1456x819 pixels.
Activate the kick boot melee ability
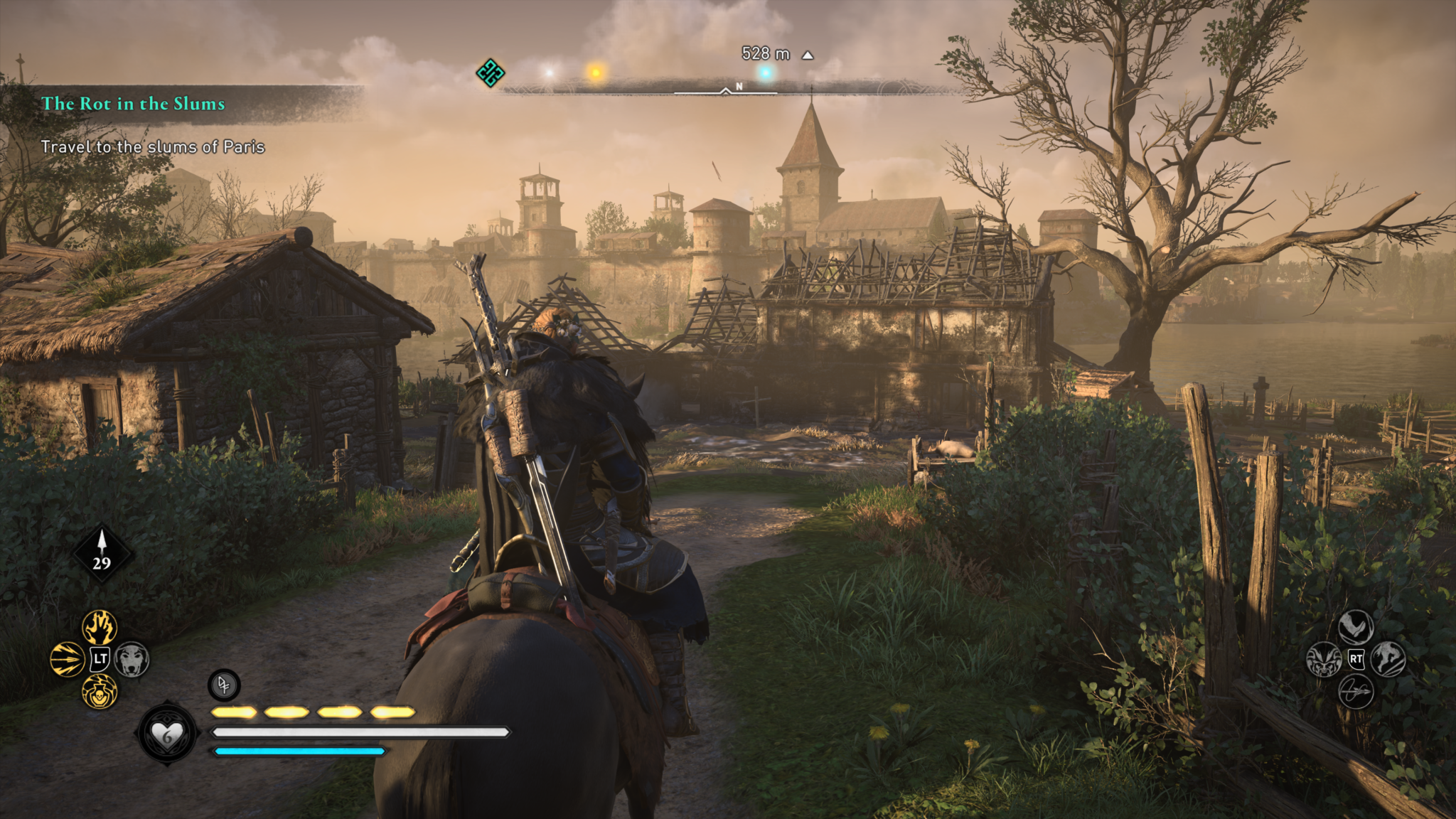click(x=1356, y=627)
